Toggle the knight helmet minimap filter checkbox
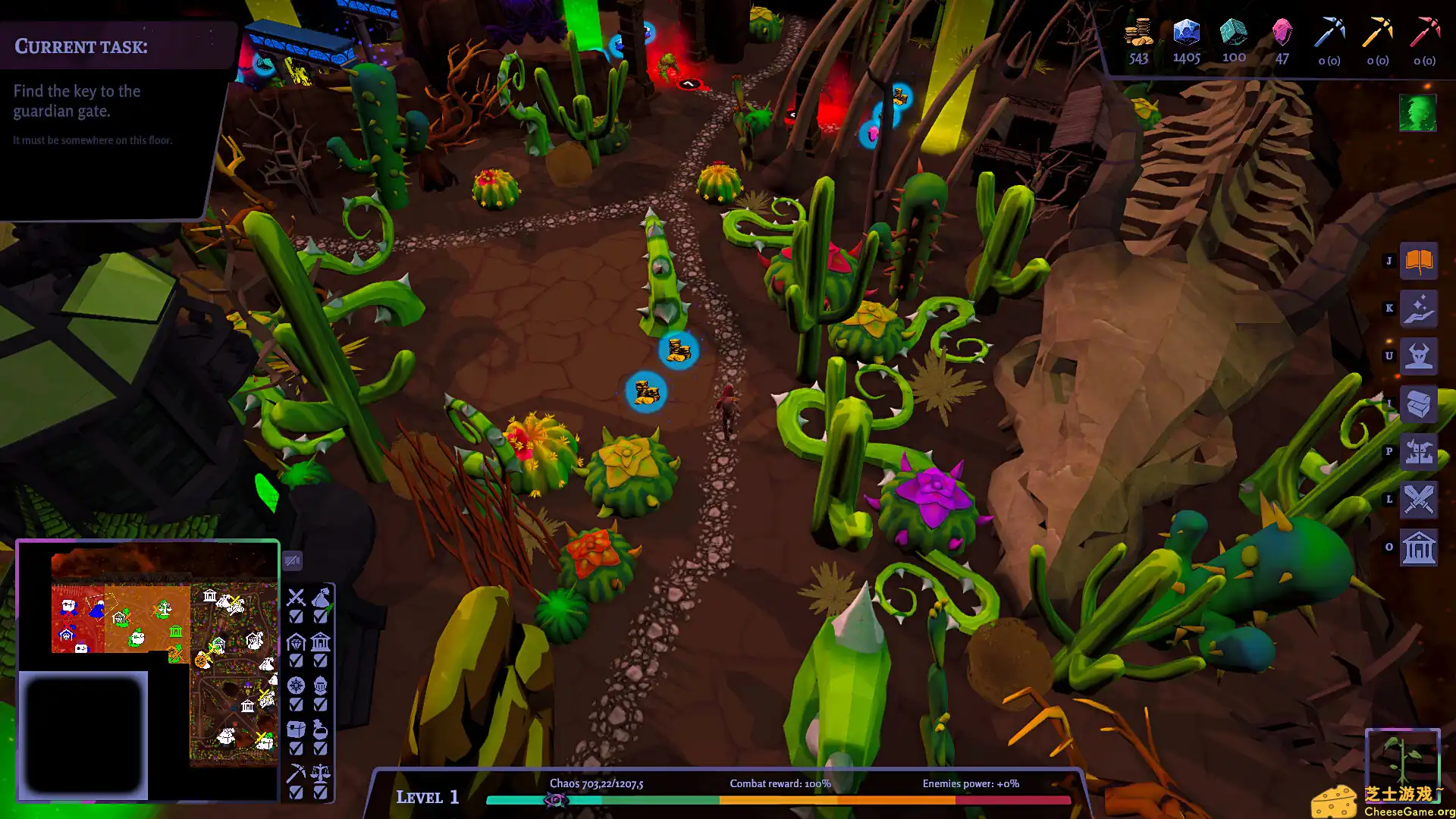1456x819 pixels. 321,704
